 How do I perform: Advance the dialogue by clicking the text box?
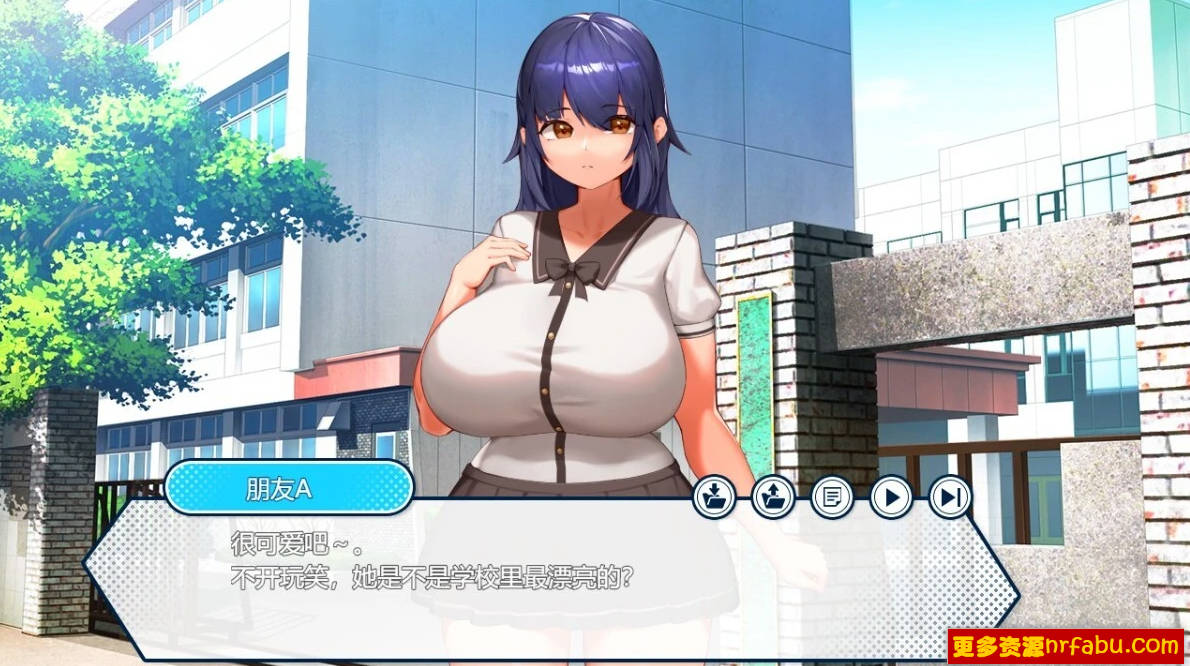(550, 580)
